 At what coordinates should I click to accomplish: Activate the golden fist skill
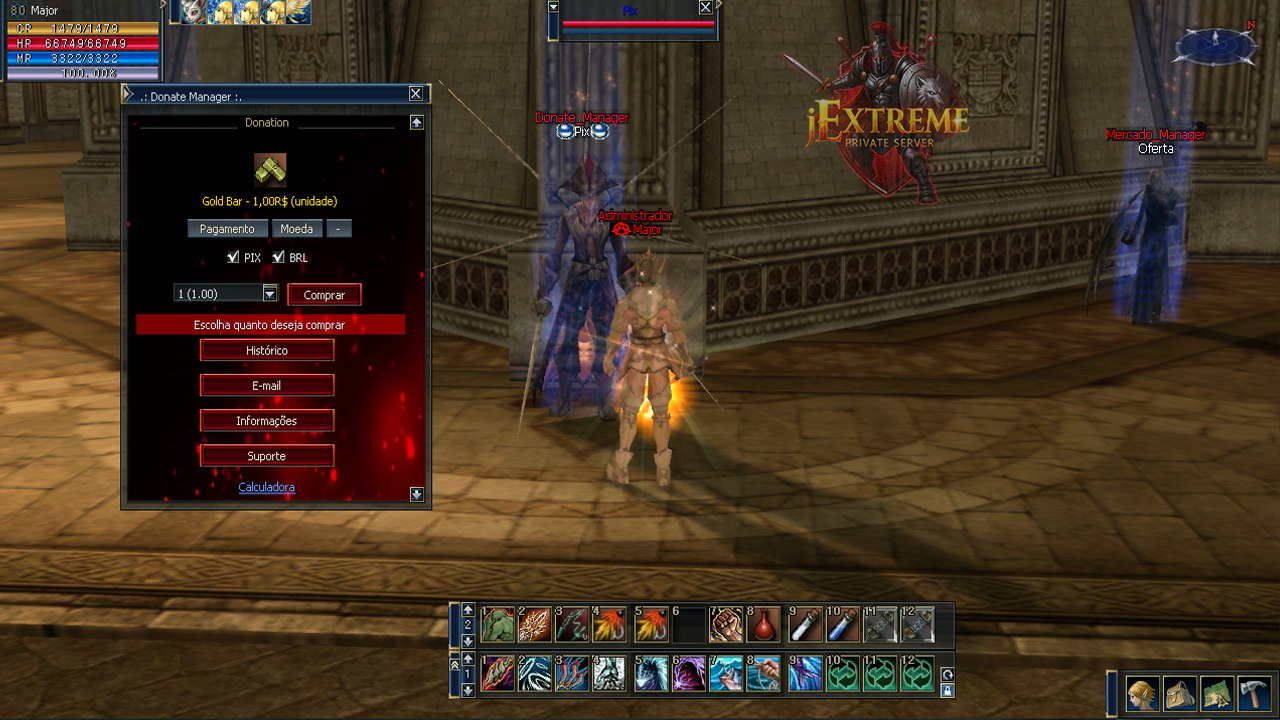point(727,625)
